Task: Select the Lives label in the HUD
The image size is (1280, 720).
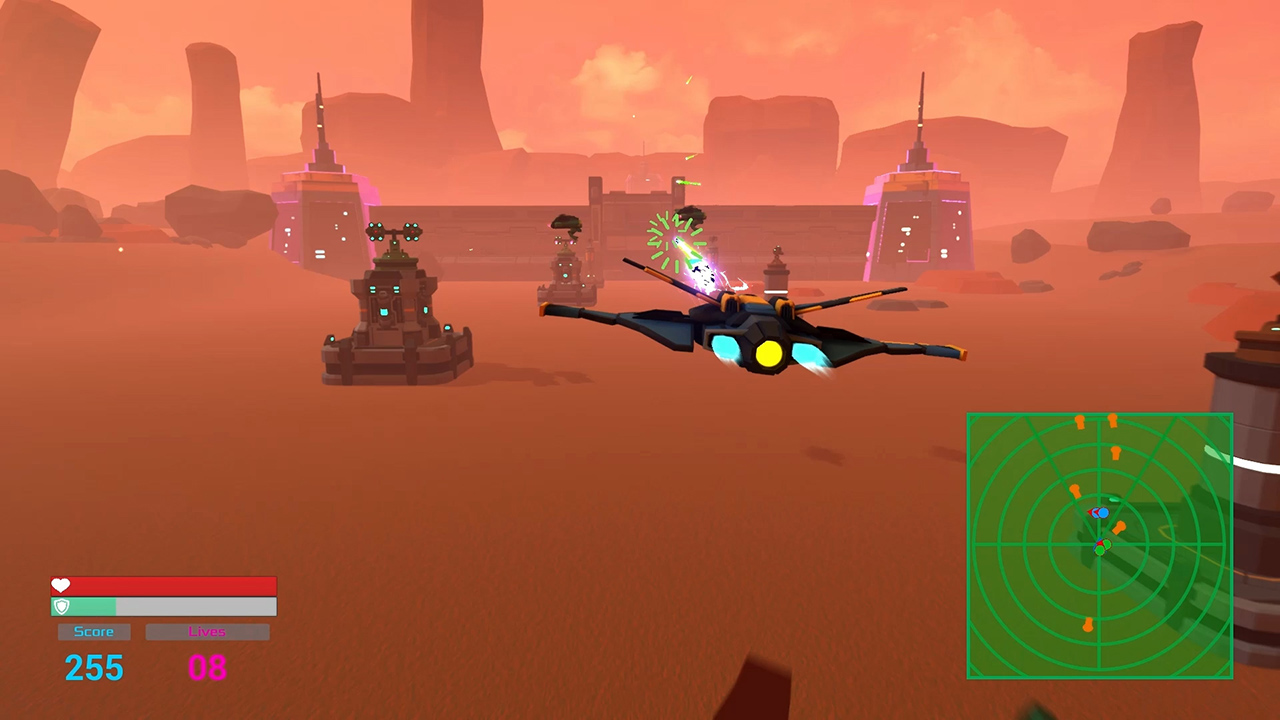Action: [207, 631]
